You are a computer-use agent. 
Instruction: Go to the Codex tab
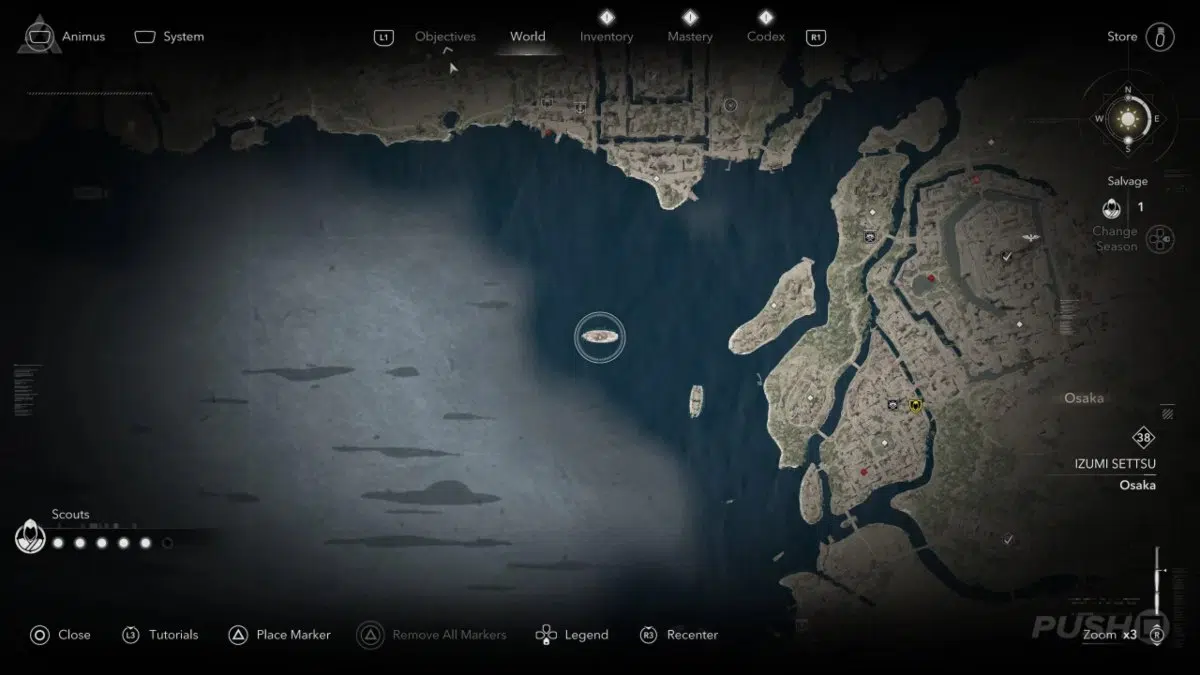click(x=766, y=37)
